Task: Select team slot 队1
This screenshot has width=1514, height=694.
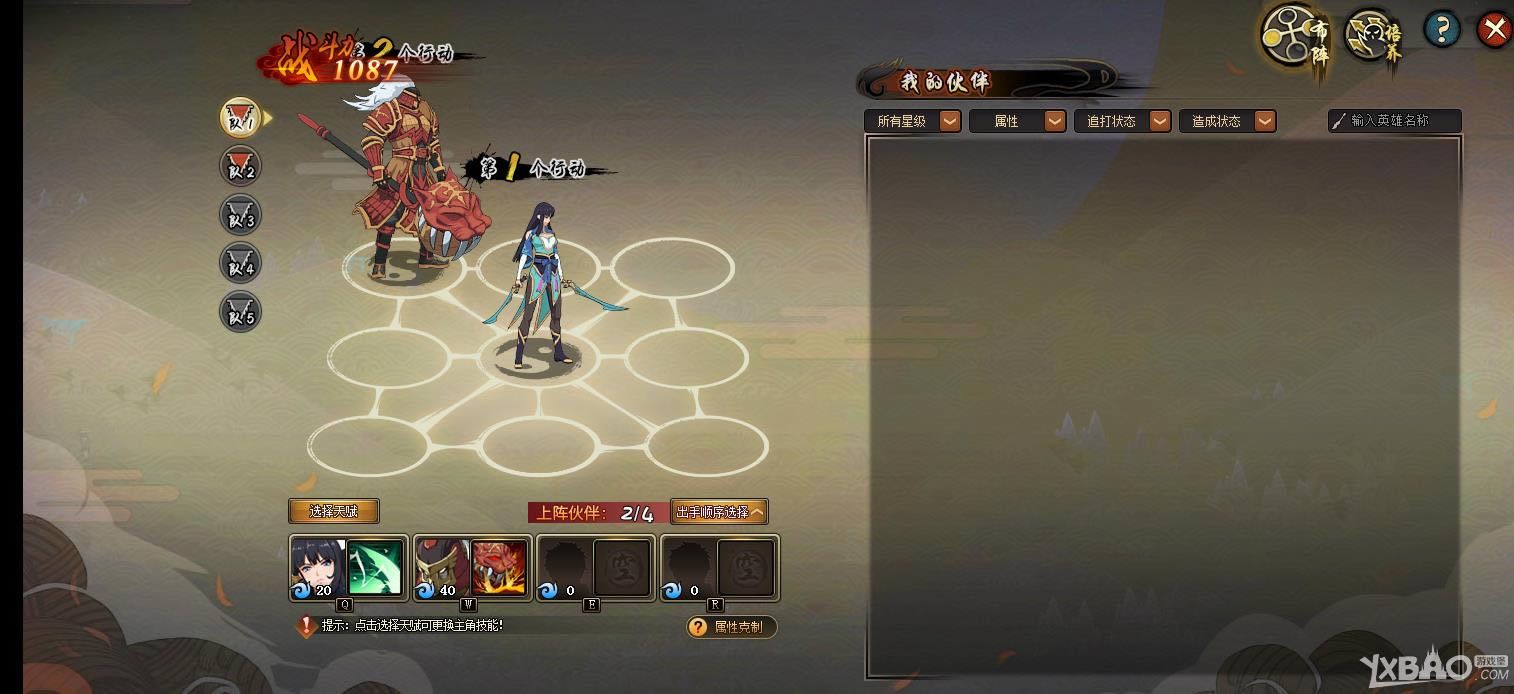Action: click(x=240, y=118)
